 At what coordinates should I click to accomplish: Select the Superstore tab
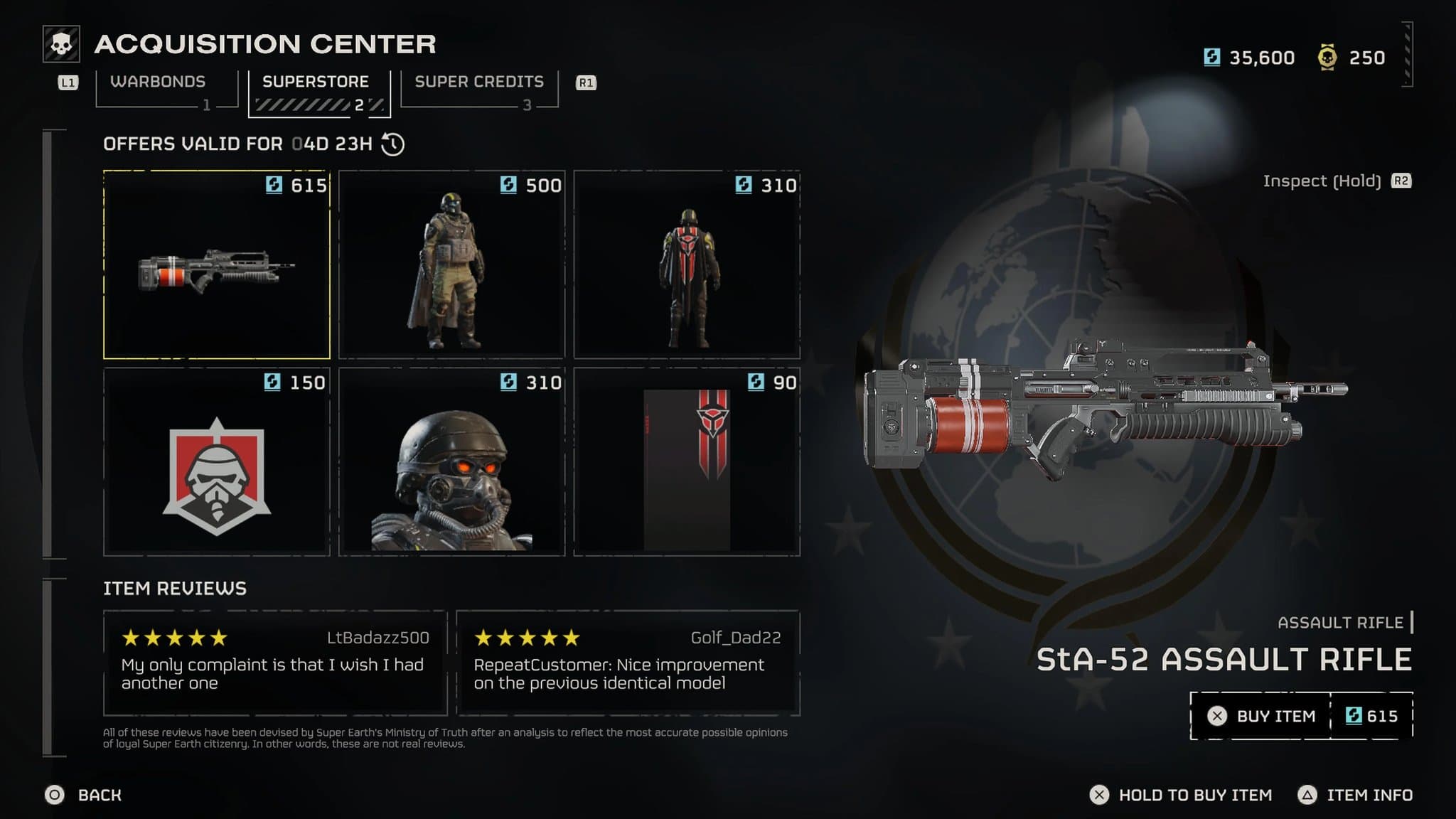point(316,82)
